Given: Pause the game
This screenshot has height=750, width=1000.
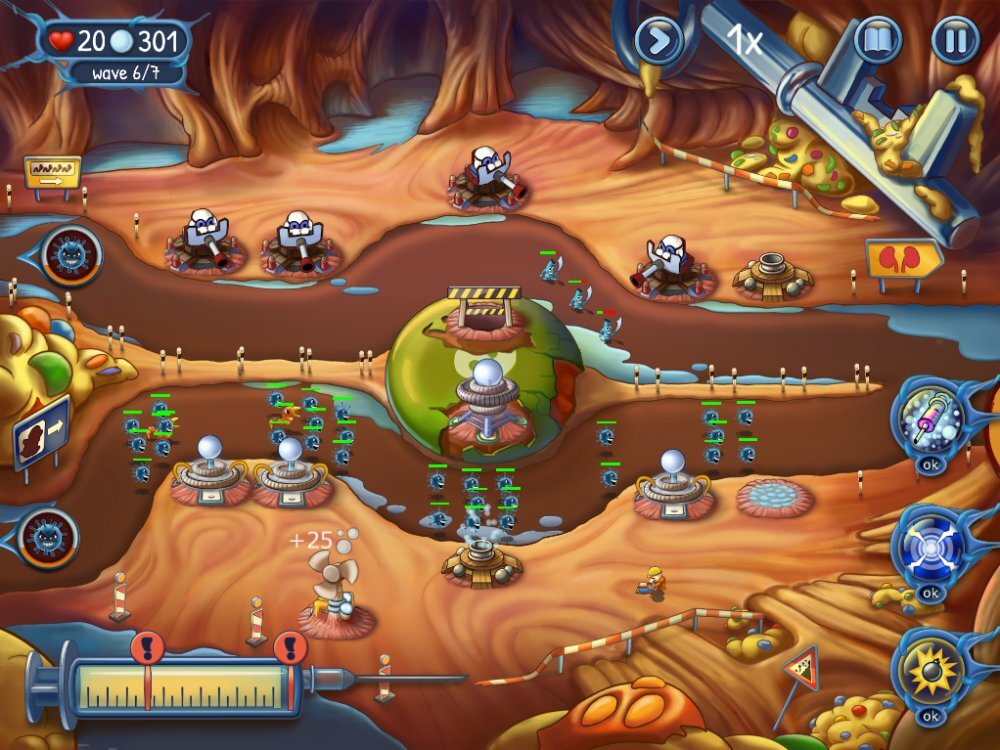Looking at the screenshot, I should tap(955, 41).
